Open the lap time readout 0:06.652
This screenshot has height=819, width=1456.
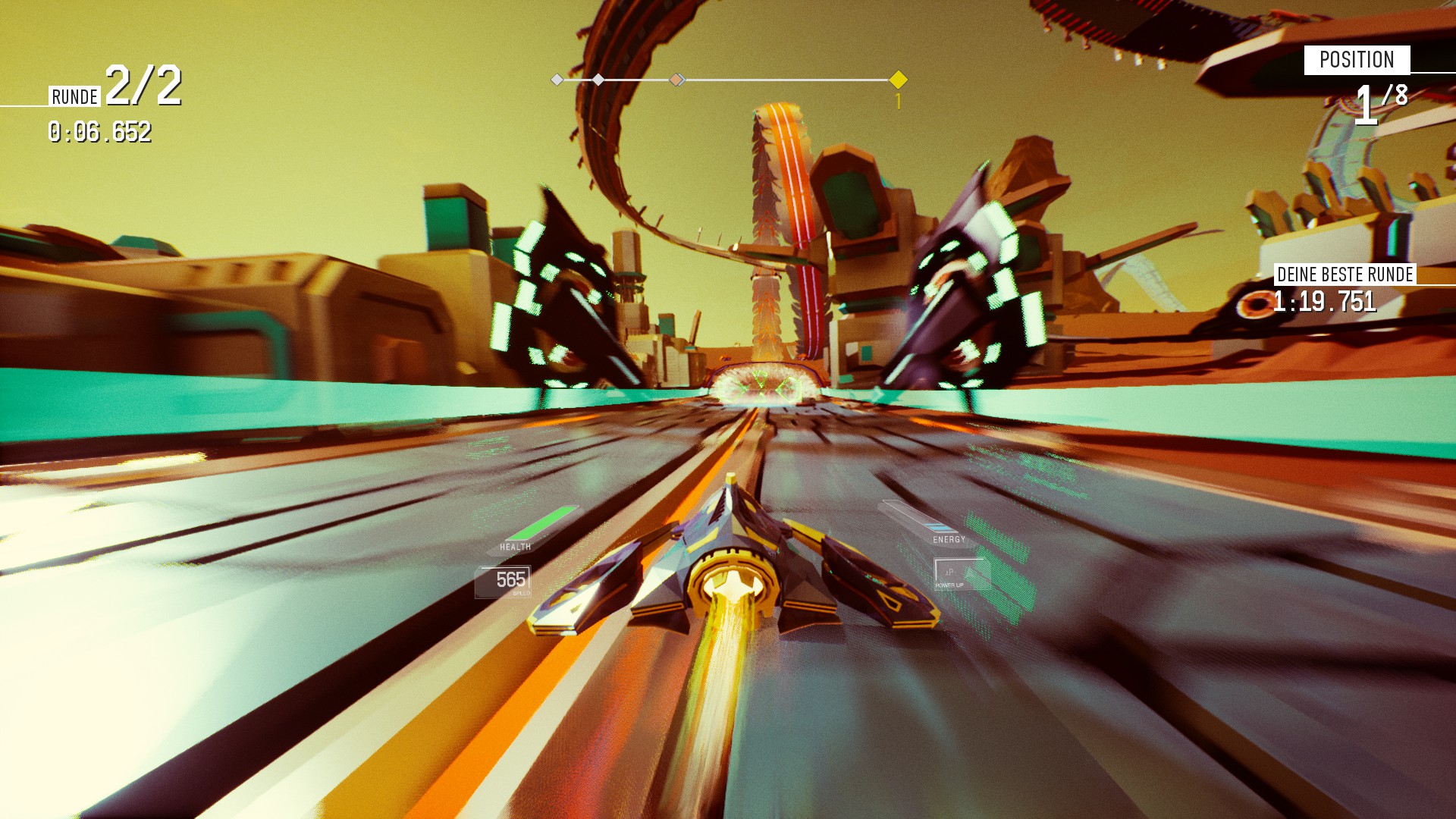[x=99, y=136]
